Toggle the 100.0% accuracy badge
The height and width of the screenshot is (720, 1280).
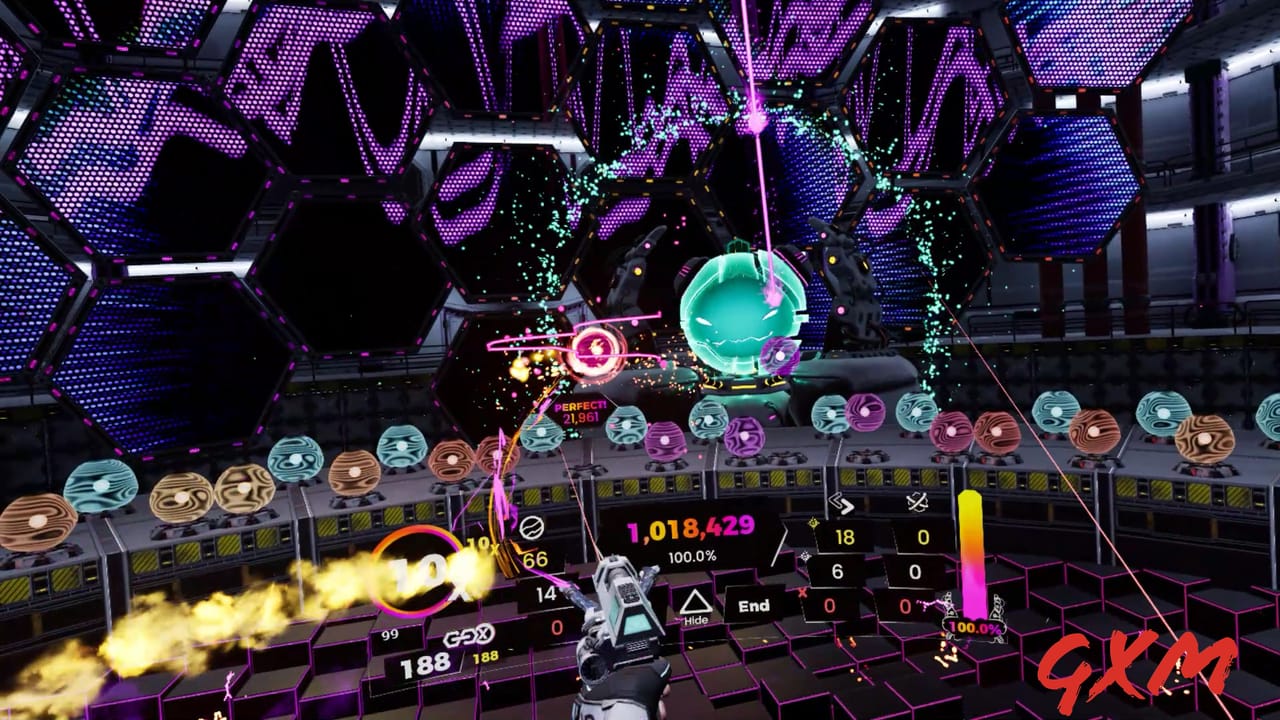[x=975, y=627]
